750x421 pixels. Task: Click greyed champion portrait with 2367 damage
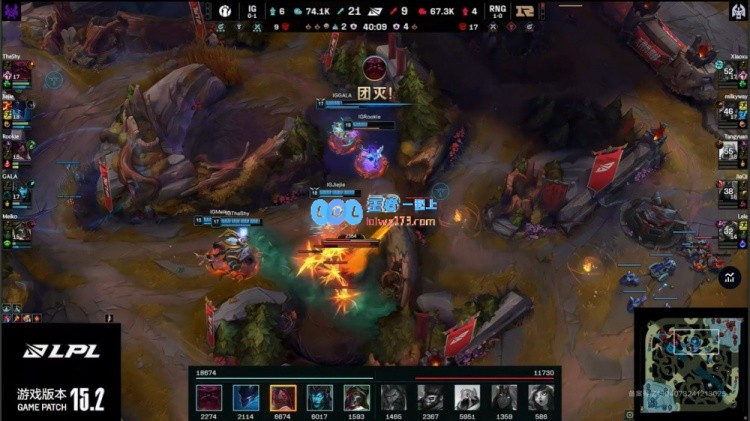431,397
